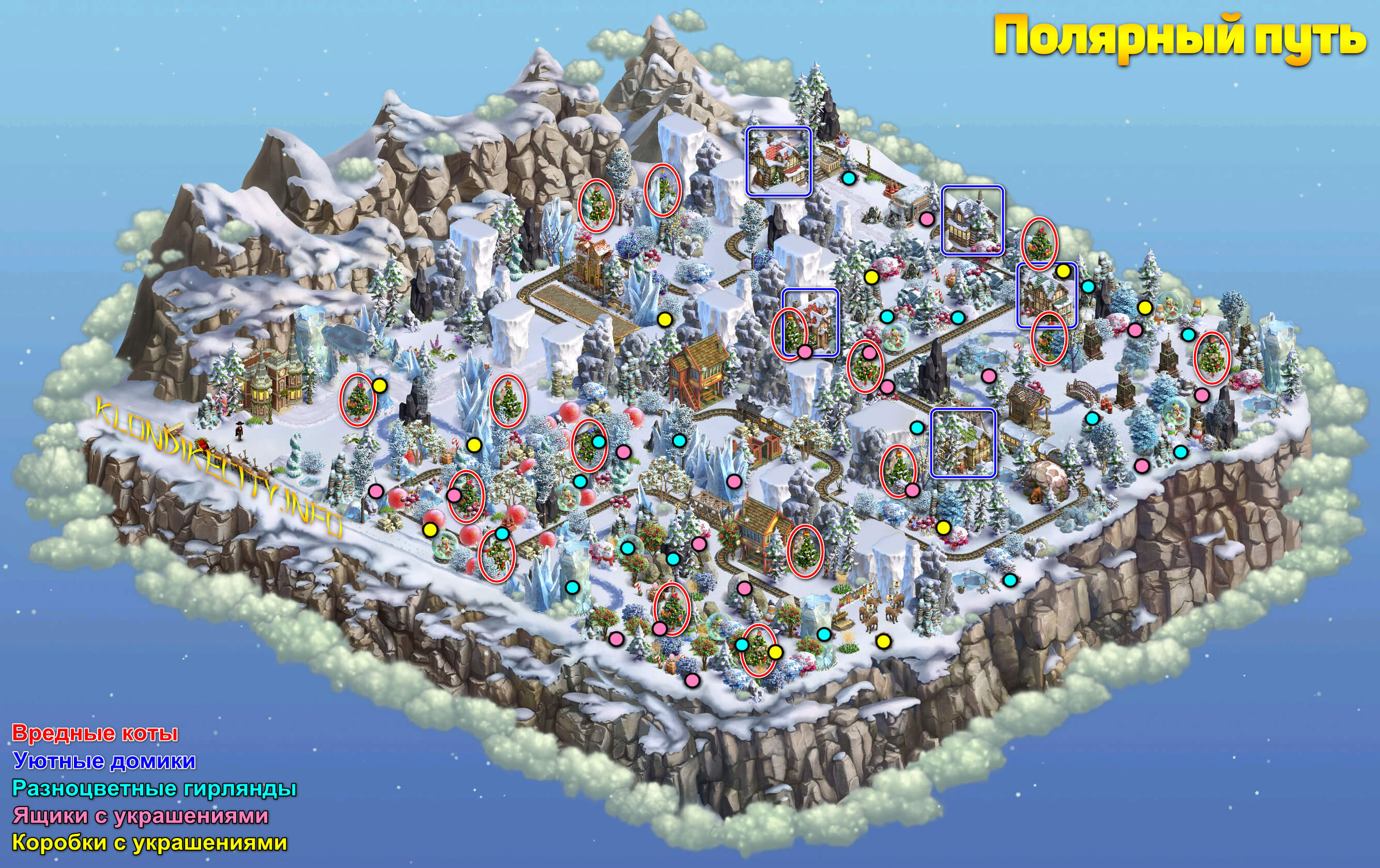Select the yellow "Коробки с украшениями" legend entry

(149, 842)
